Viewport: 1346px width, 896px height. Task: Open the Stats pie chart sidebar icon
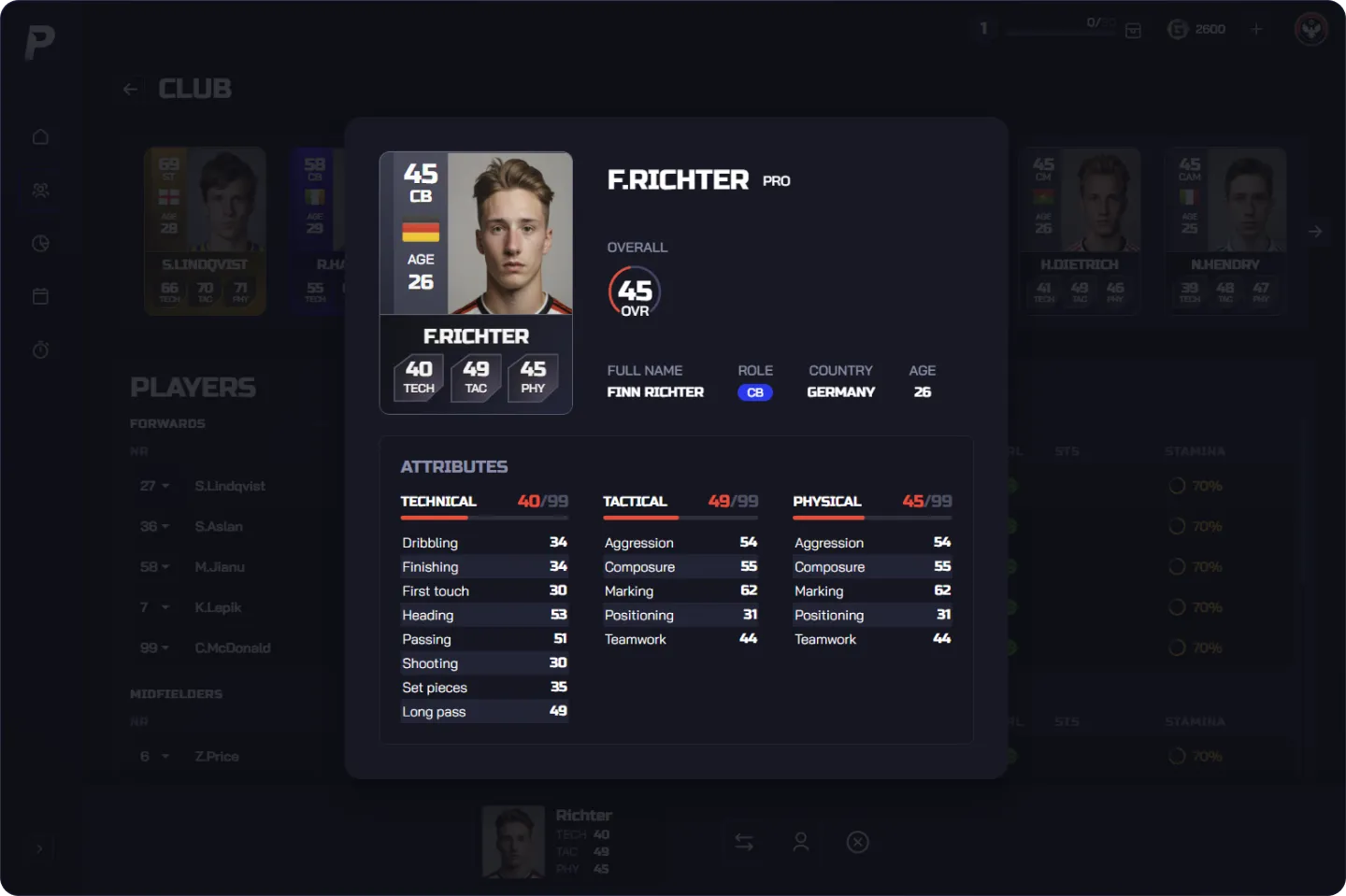(x=40, y=243)
